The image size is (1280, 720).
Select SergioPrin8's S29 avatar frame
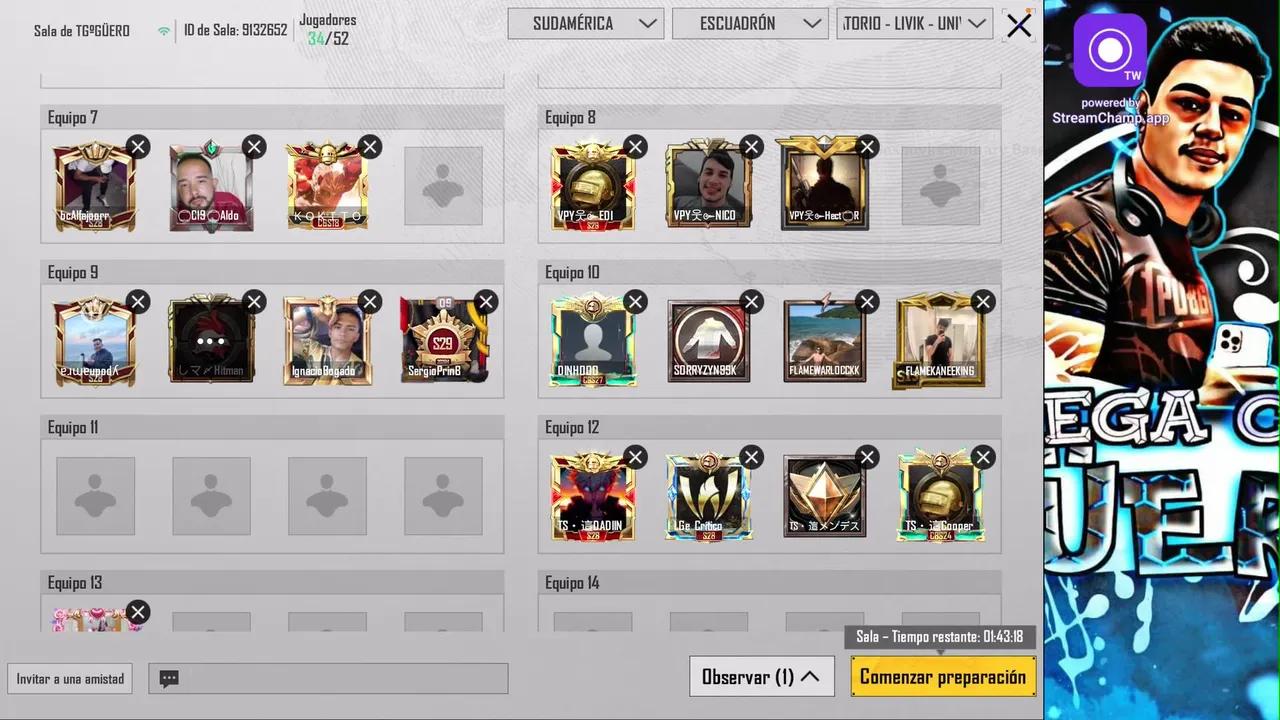(x=445, y=338)
